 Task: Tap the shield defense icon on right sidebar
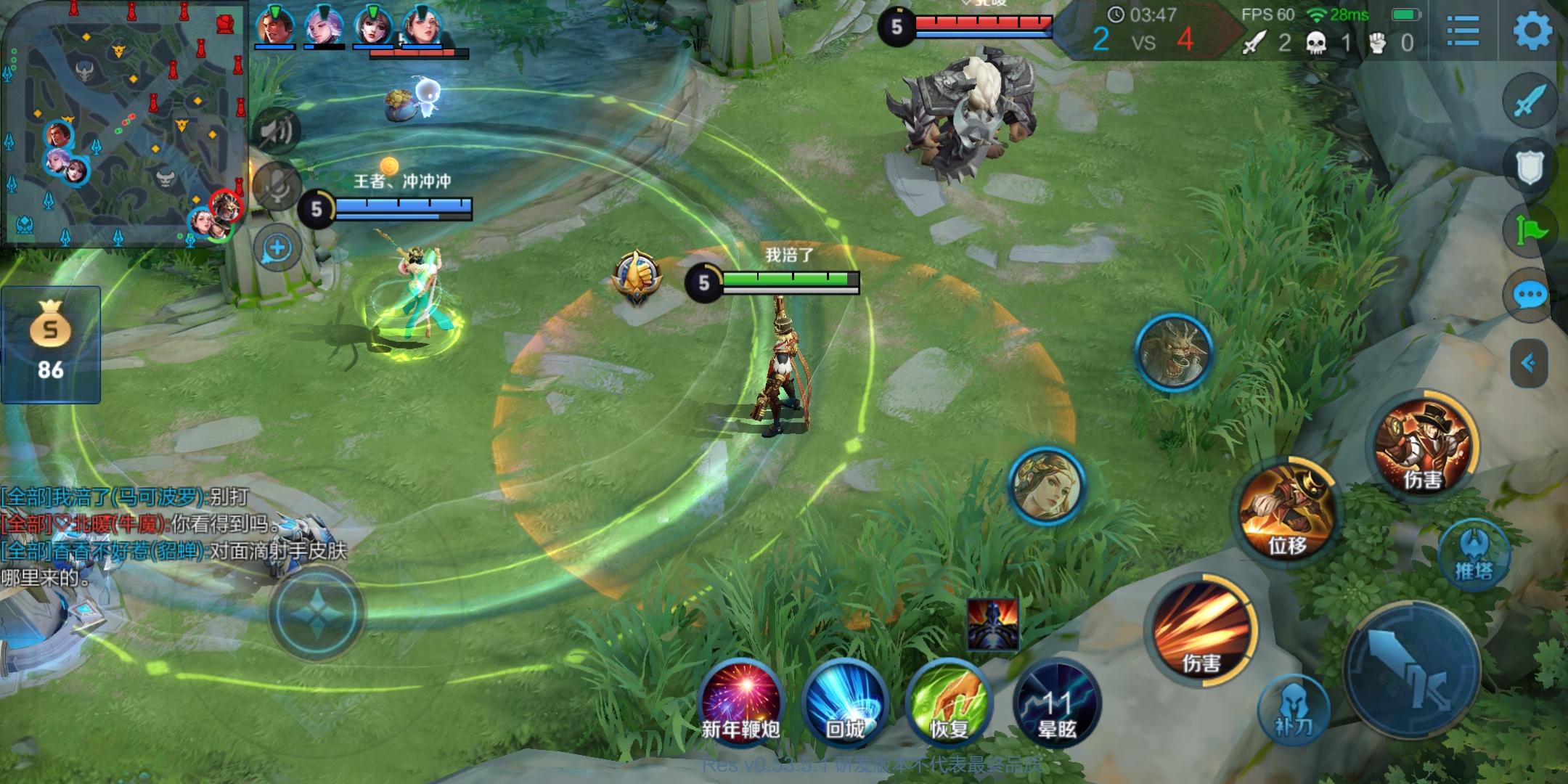click(1529, 166)
